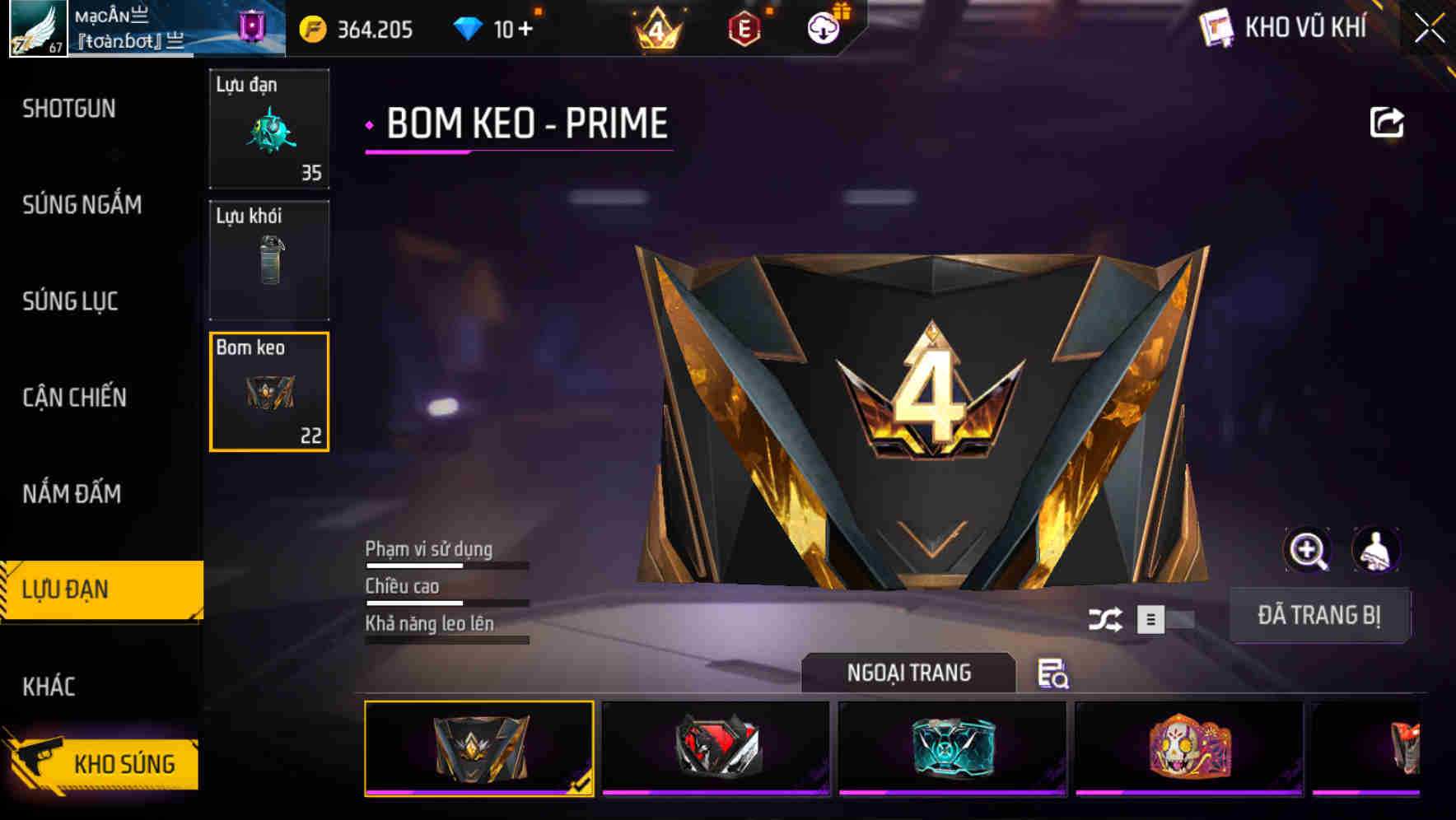Click the plus button to buy diamonds

[526, 27]
